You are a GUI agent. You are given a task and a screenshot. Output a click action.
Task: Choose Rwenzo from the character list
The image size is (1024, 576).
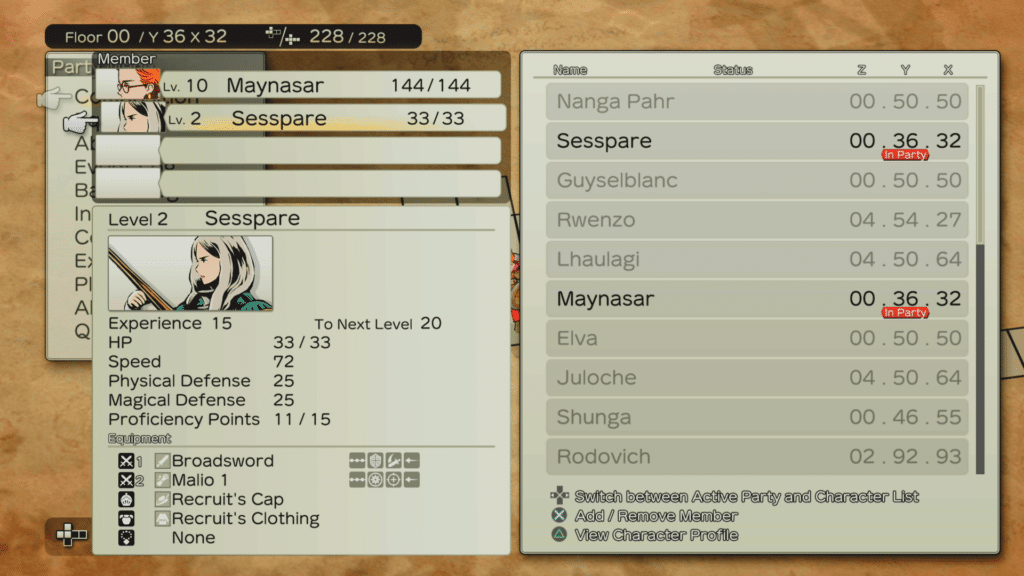(758, 220)
